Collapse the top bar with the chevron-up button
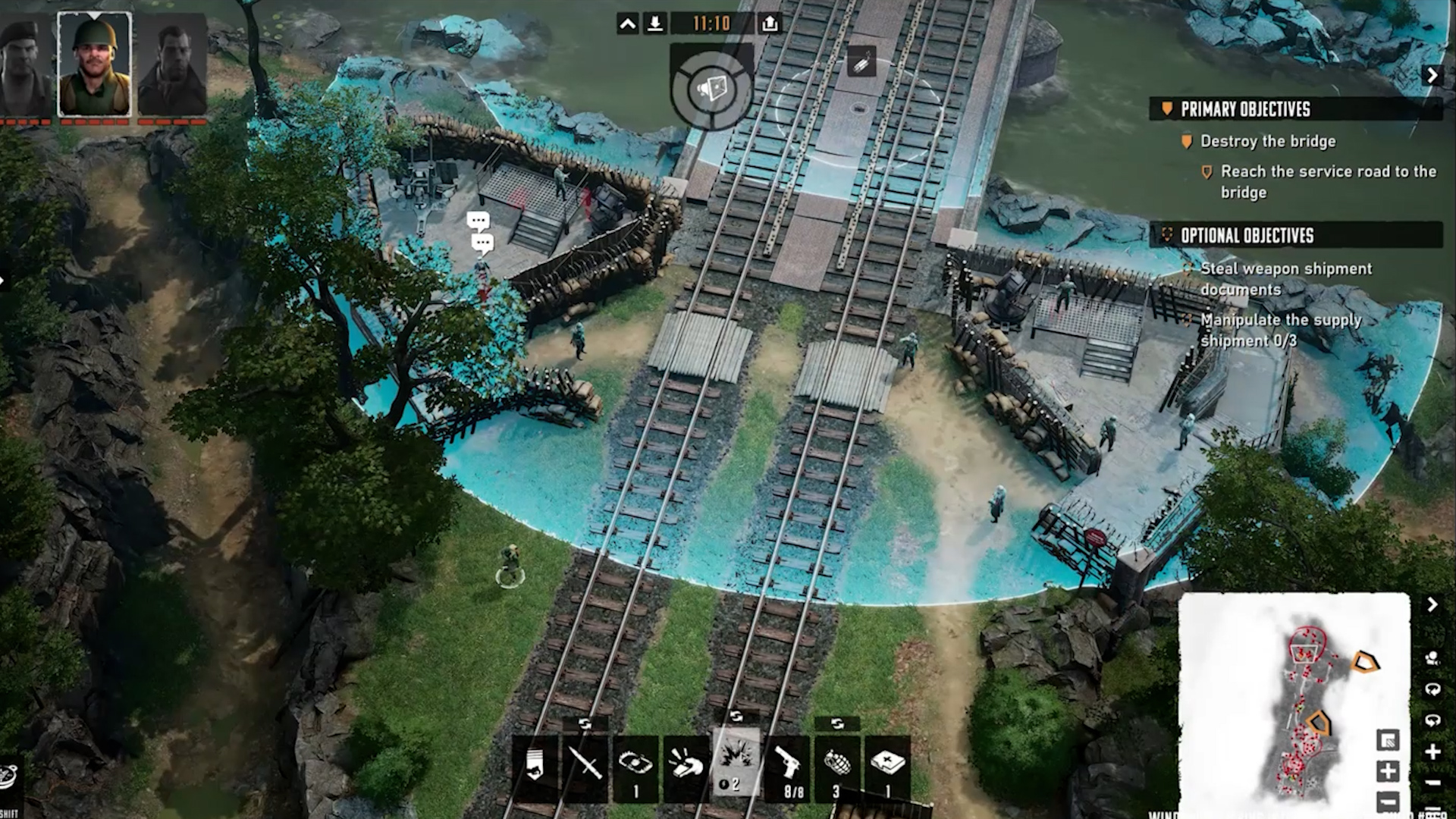Viewport: 1456px width, 819px height. [628, 24]
